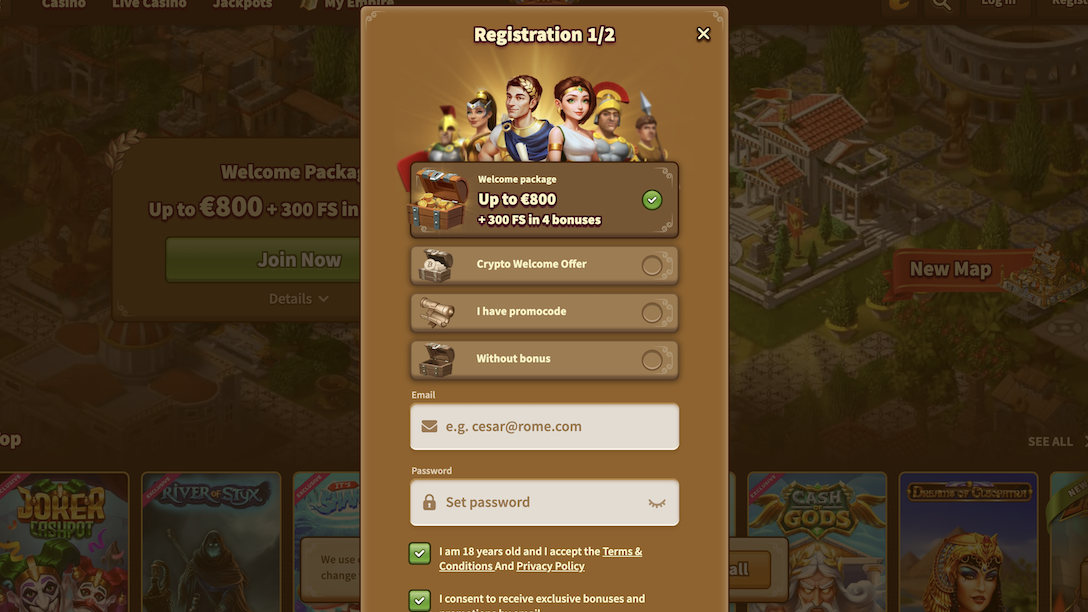Toggle password visibility eye icon
This screenshot has width=1088, height=612.
pos(657,503)
